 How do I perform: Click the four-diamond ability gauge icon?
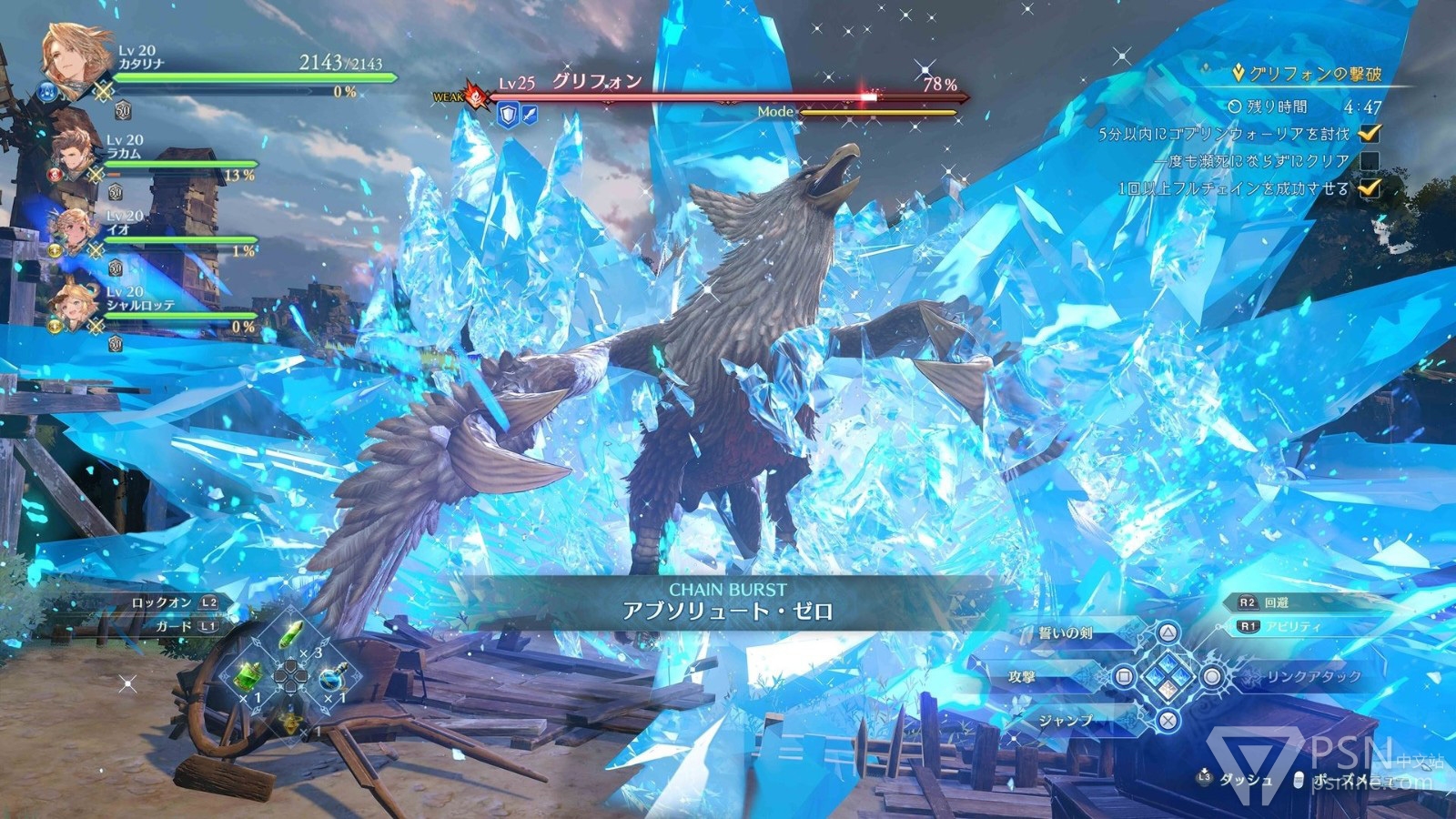pos(1168,677)
